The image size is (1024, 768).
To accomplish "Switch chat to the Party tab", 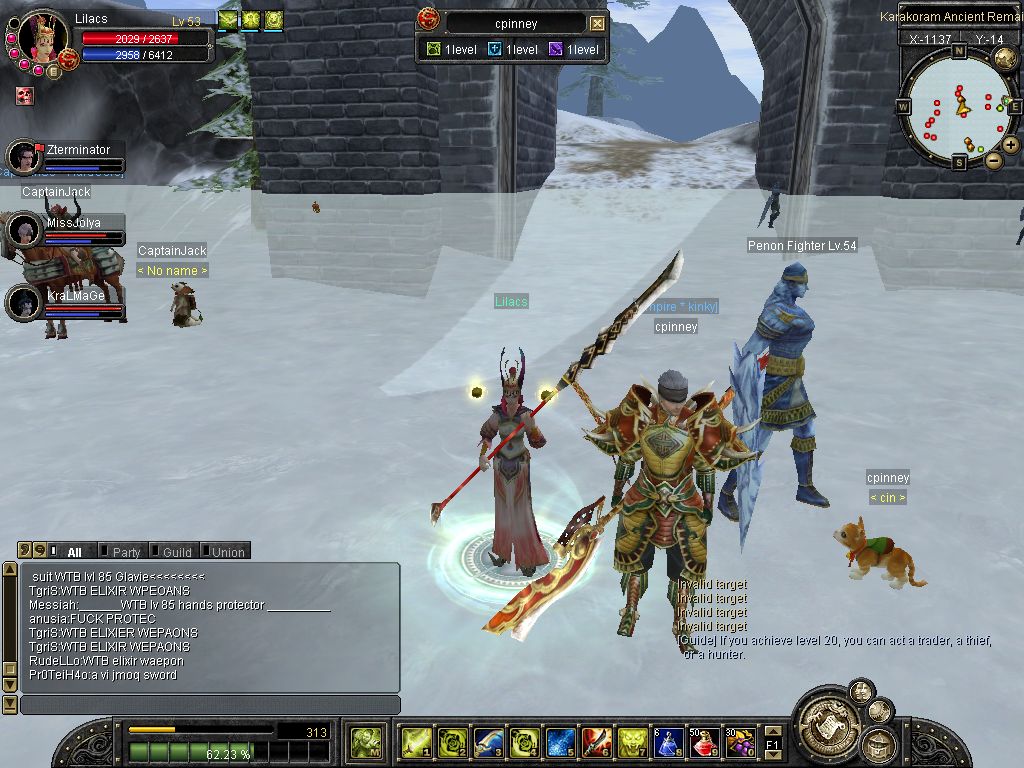I will pyautogui.click(x=125, y=551).
